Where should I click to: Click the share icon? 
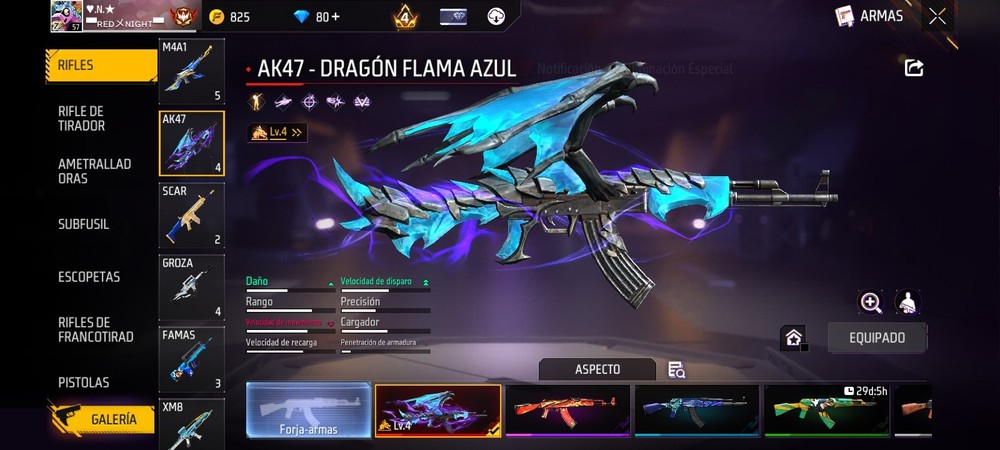tap(913, 68)
